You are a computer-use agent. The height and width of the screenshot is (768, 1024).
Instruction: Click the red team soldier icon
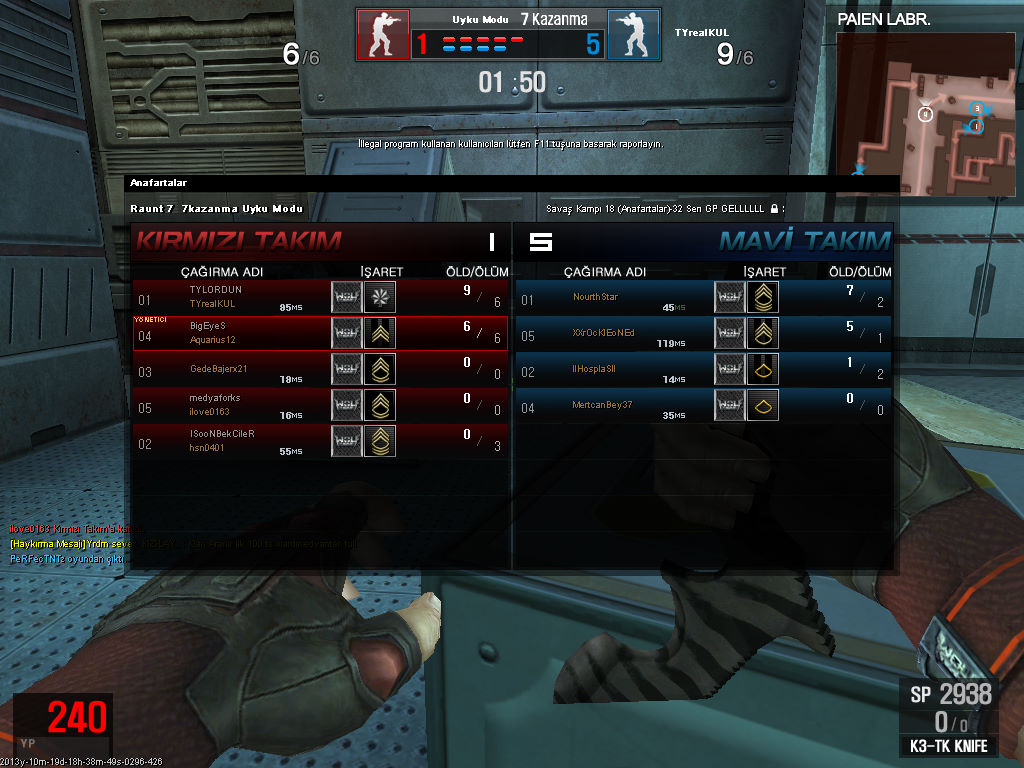pyautogui.click(x=383, y=35)
